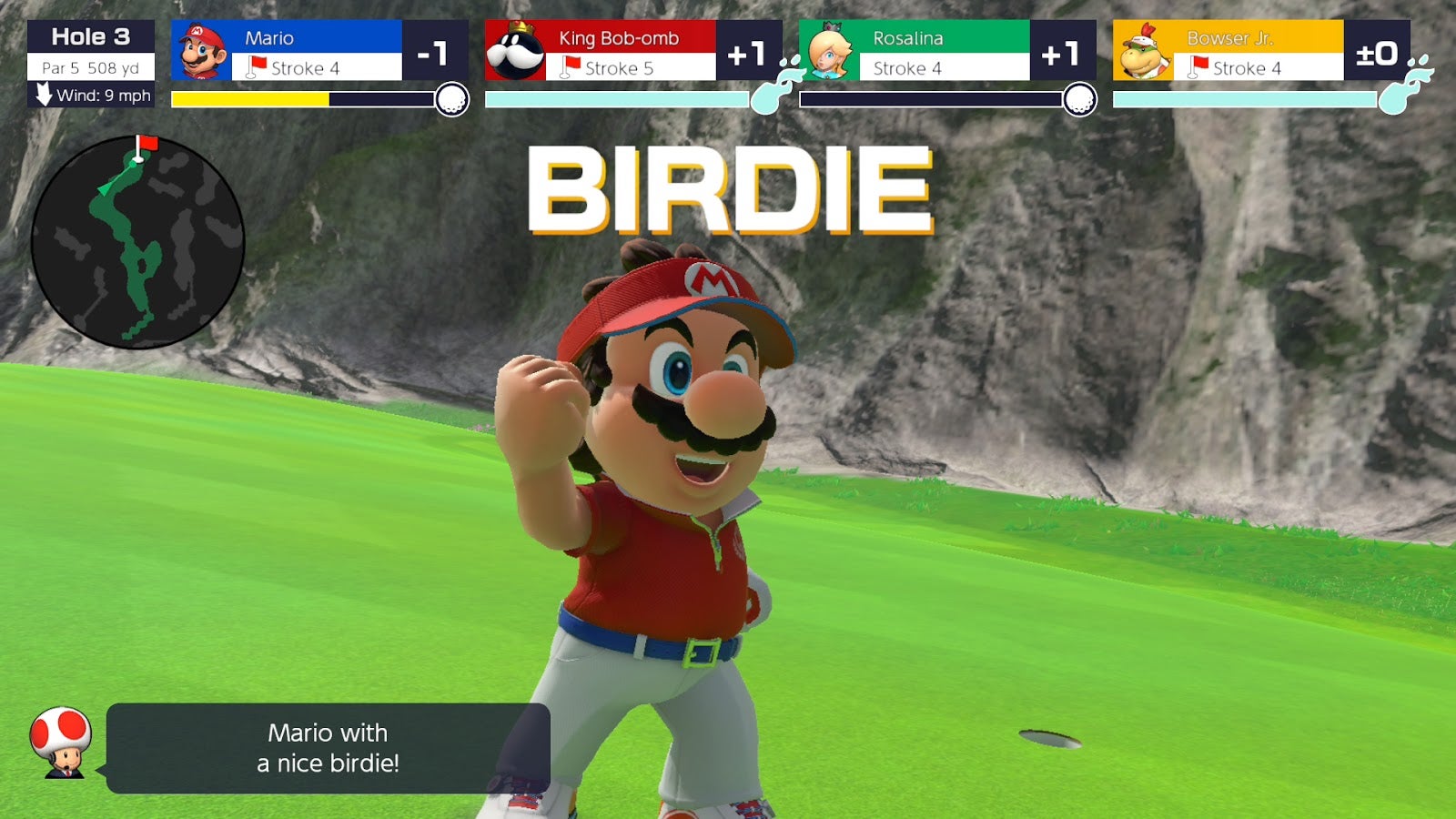
Task: Select the golf ball on Mario's shot gauge
Action: tap(450, 97)
